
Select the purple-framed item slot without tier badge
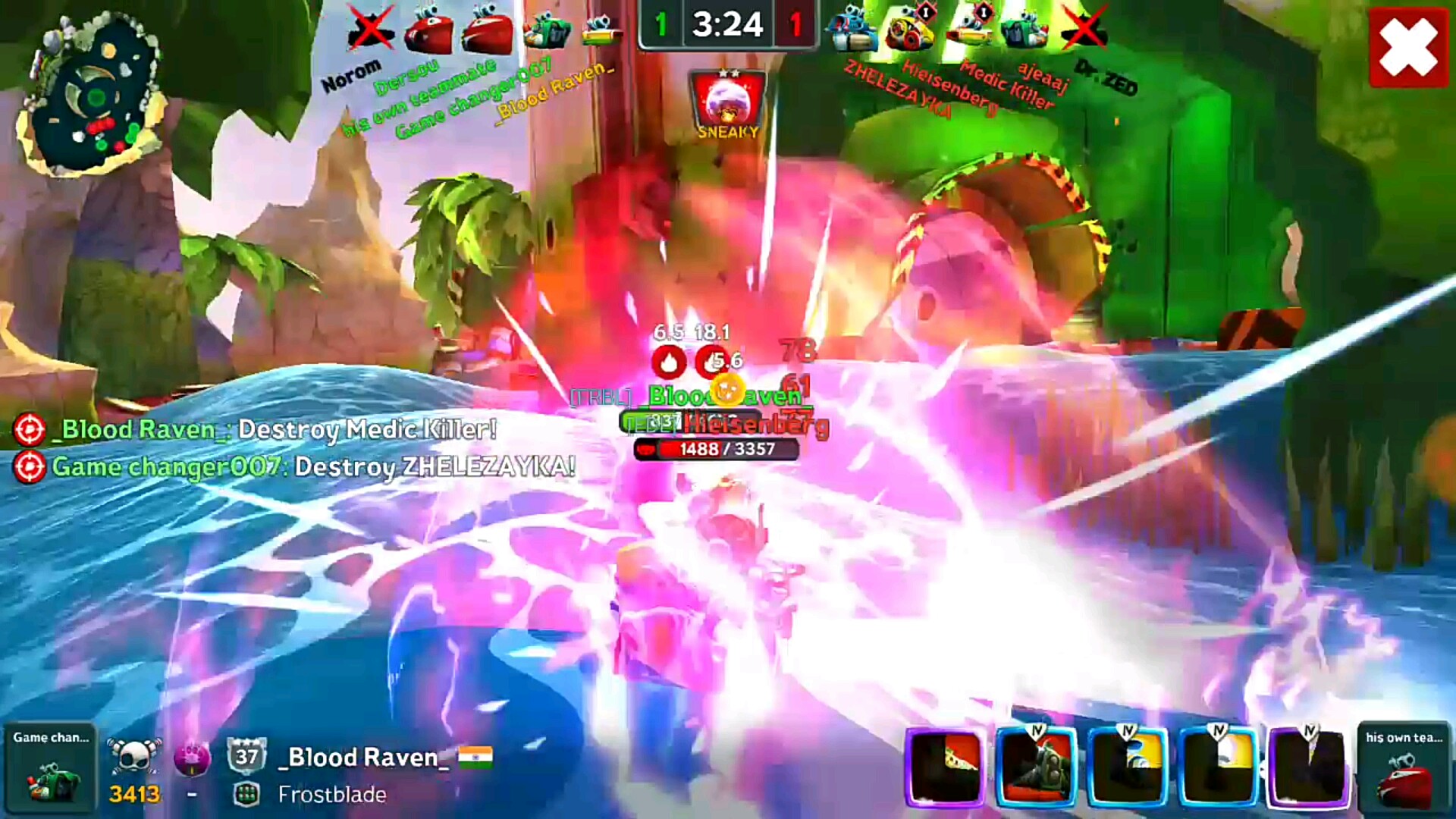point(945,766)
